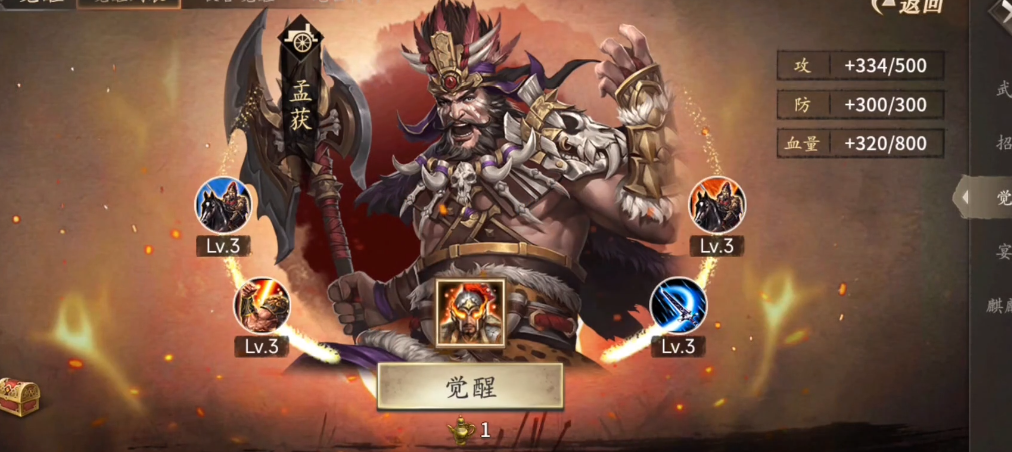Select the red warrior with glowing sword icon

[x=262, y=305]
